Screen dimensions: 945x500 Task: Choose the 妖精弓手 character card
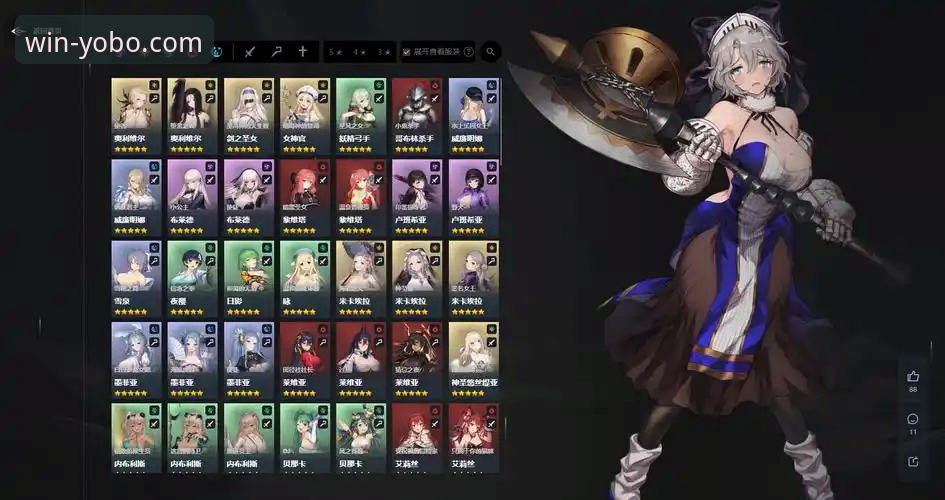point(360,114)
